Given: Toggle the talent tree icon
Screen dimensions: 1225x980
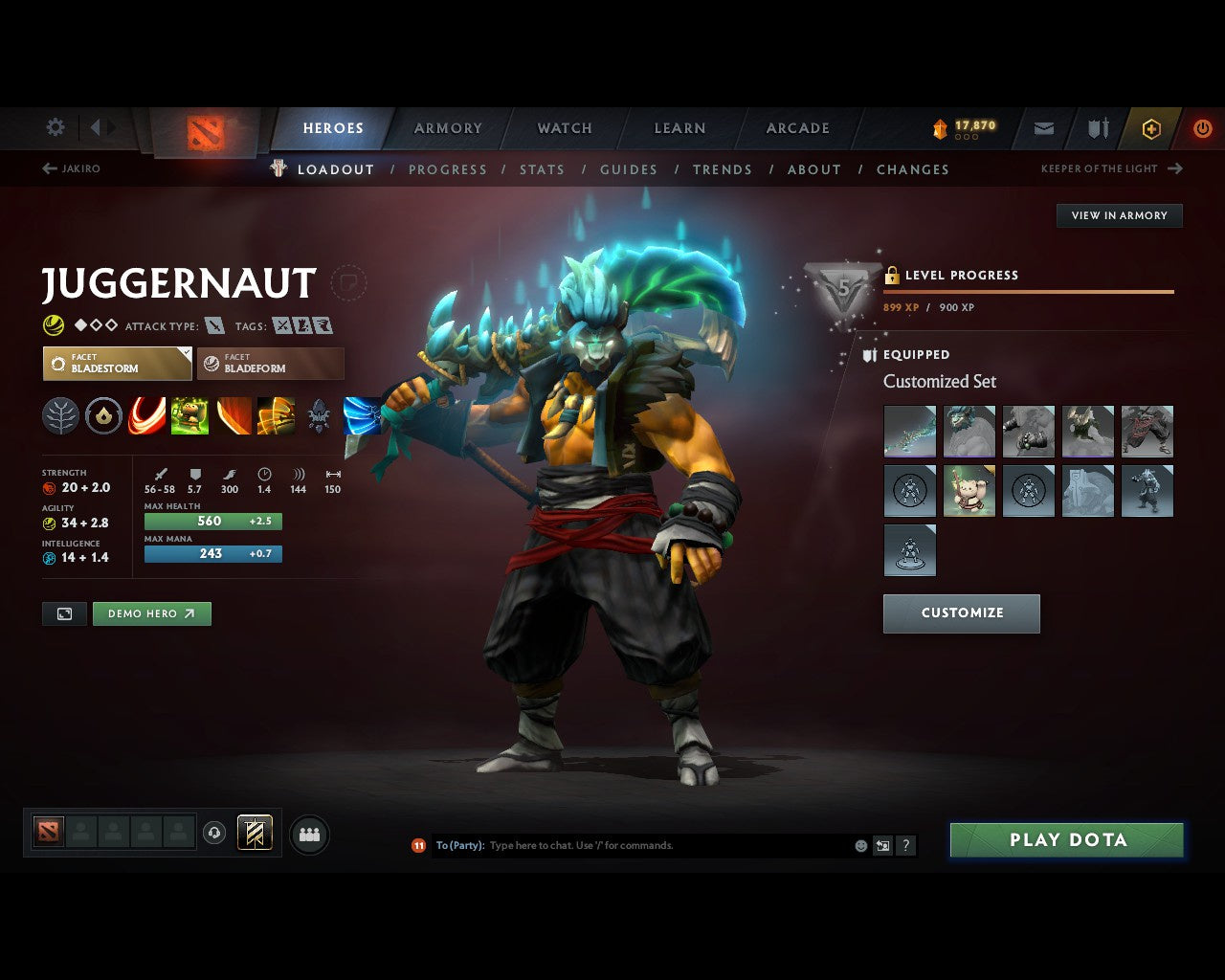Looking at the screenshot, I should 60,415.
